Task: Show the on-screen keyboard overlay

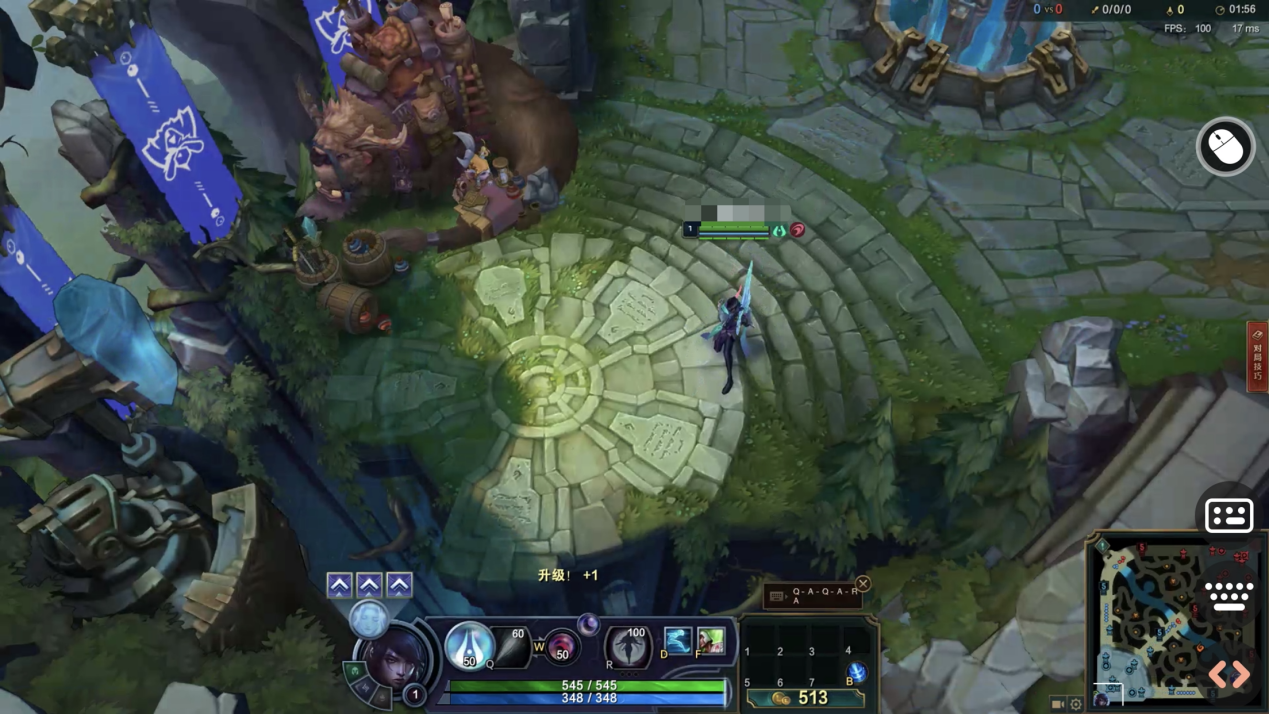Action: (1229, 596)
